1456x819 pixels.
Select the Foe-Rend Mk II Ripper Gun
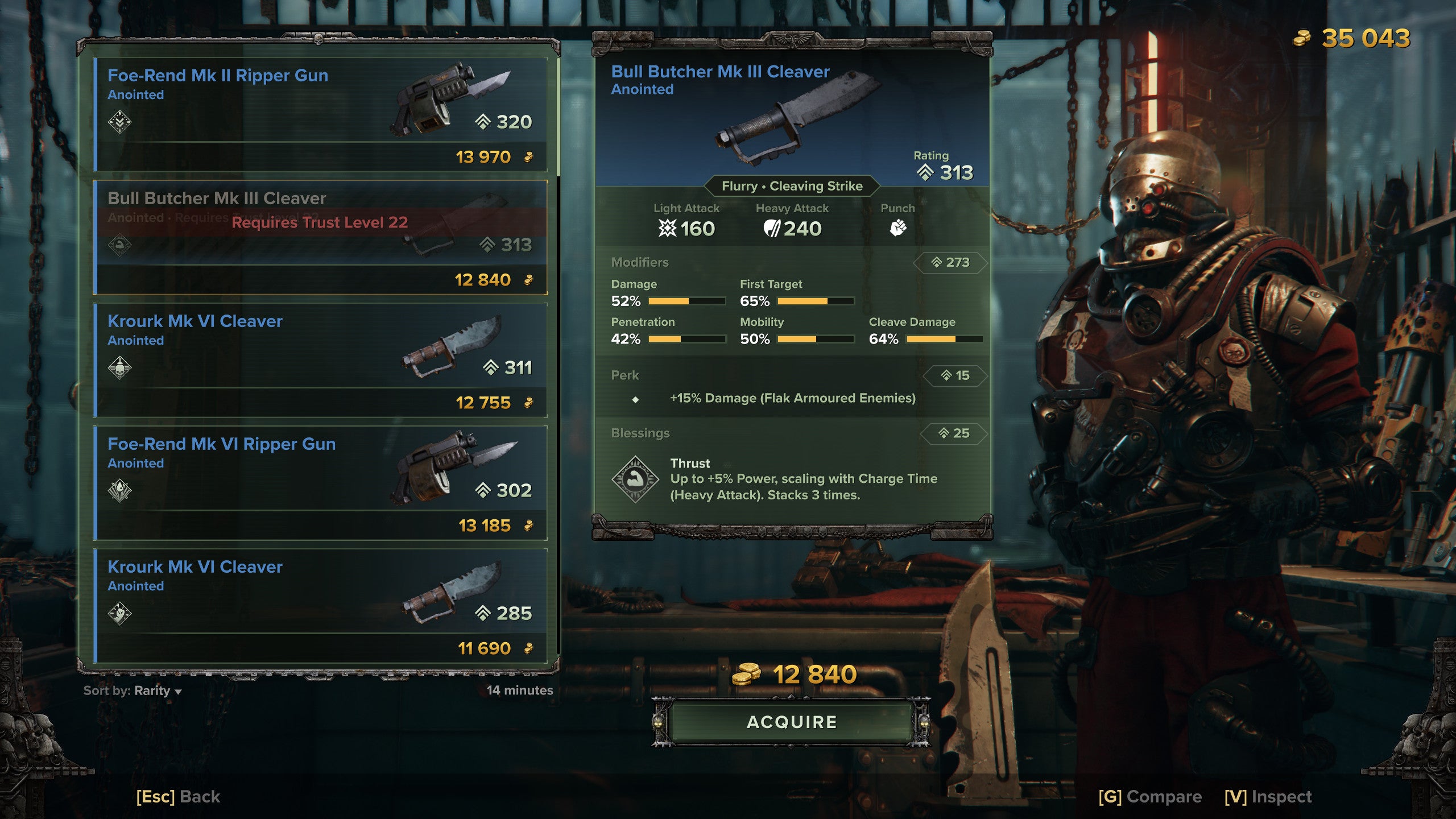pos(320,114)
